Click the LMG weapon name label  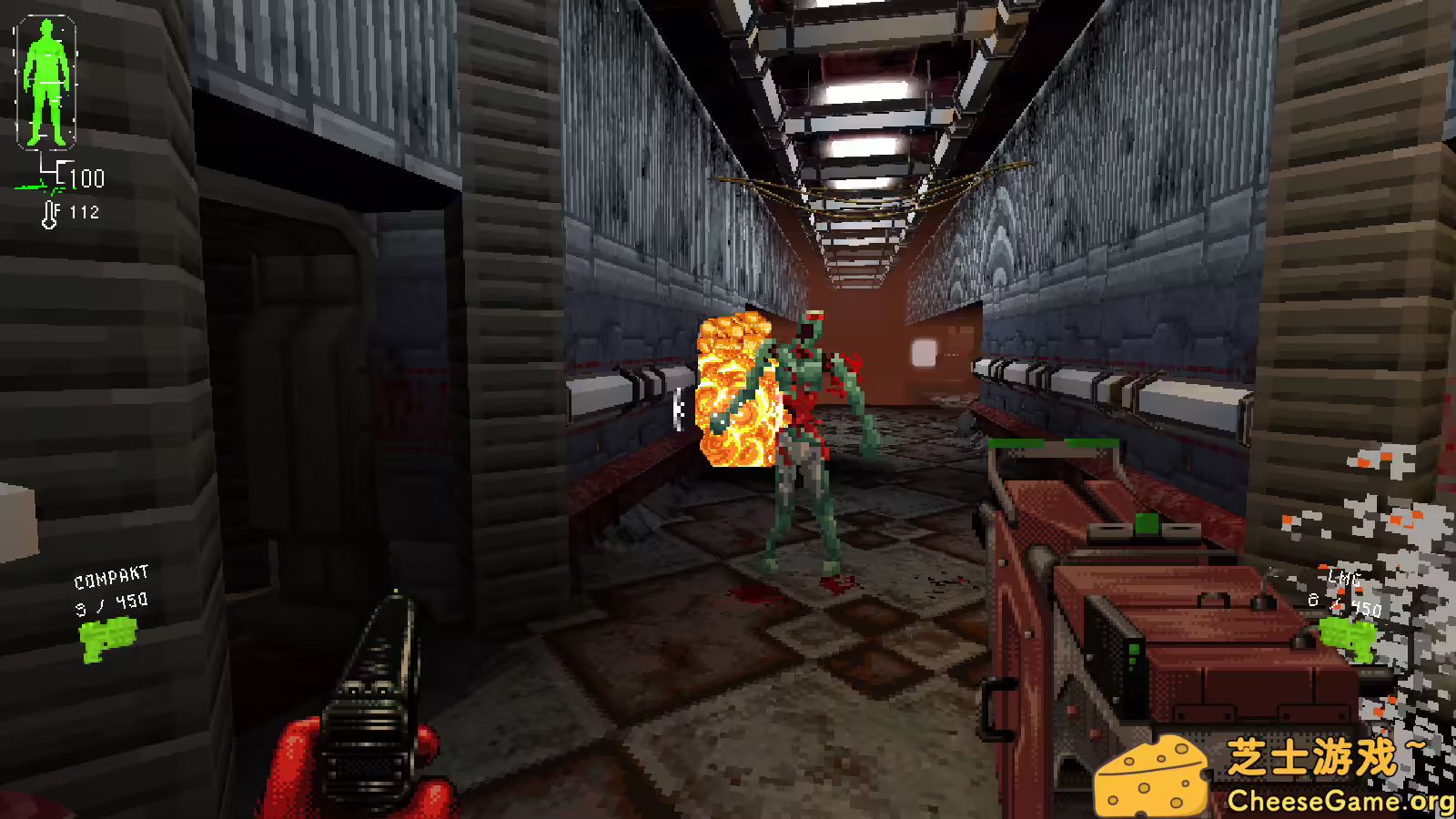[x=1343, y=578]
